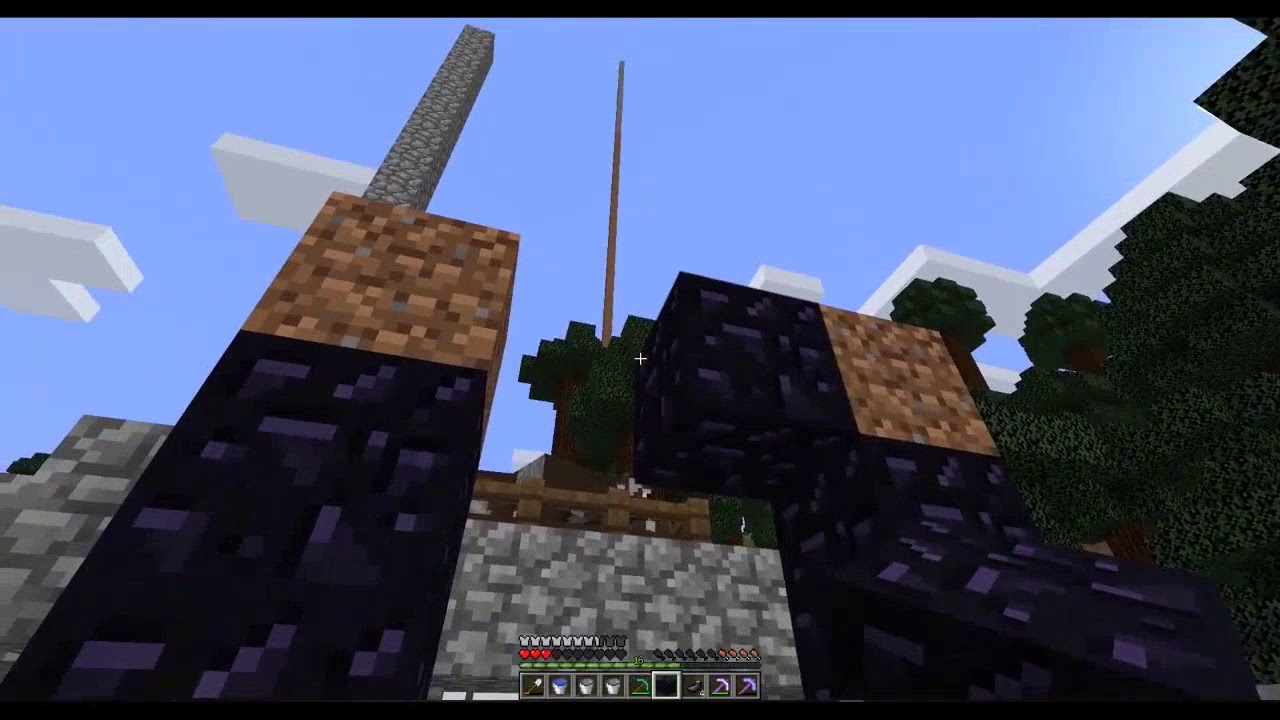Select the flint item in hotbar slot seven
Image resolution: width=1280 pixels, height=720 pixels.
pyautogui.click(x=693, y=685)
